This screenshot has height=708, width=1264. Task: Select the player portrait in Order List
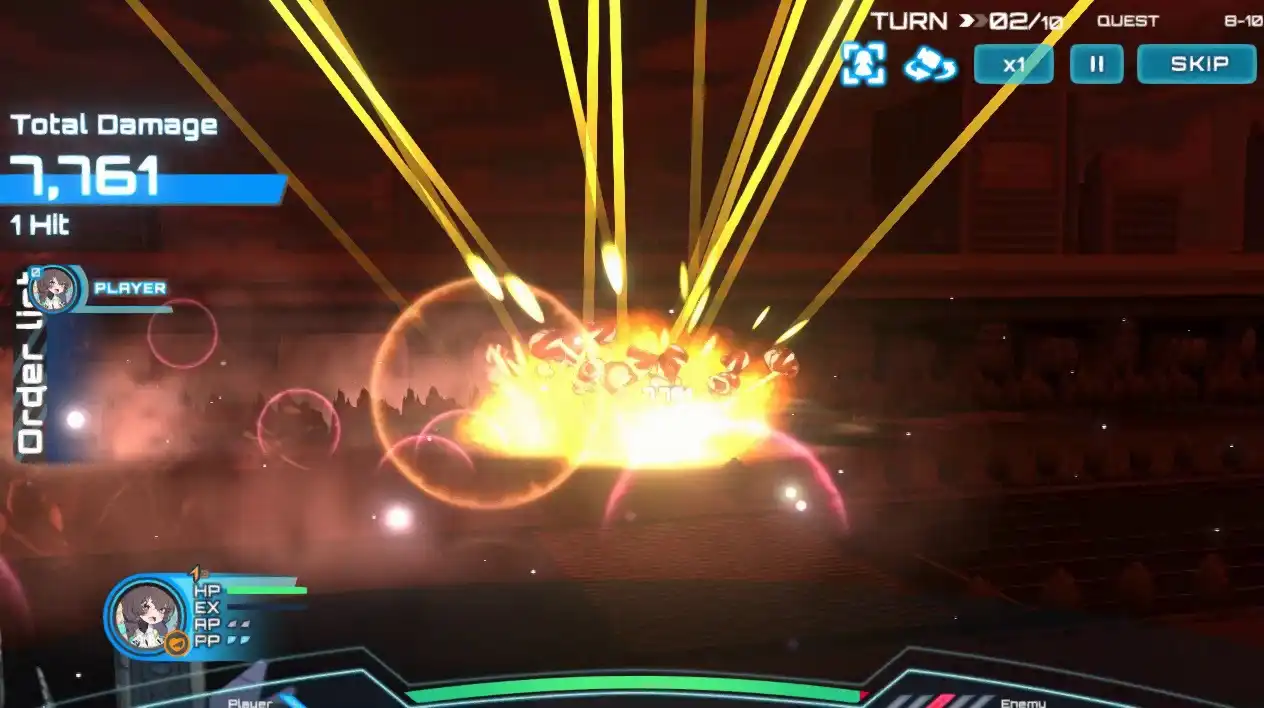click(53, 290)
